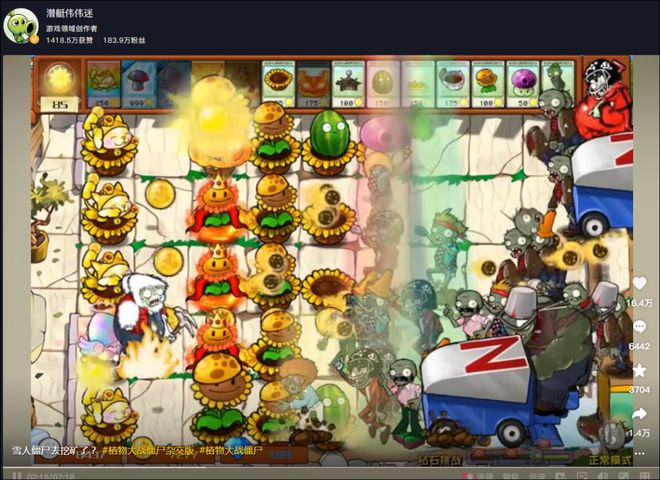Like the video with the heart icon
660x480 pixels.
[638, 284]
